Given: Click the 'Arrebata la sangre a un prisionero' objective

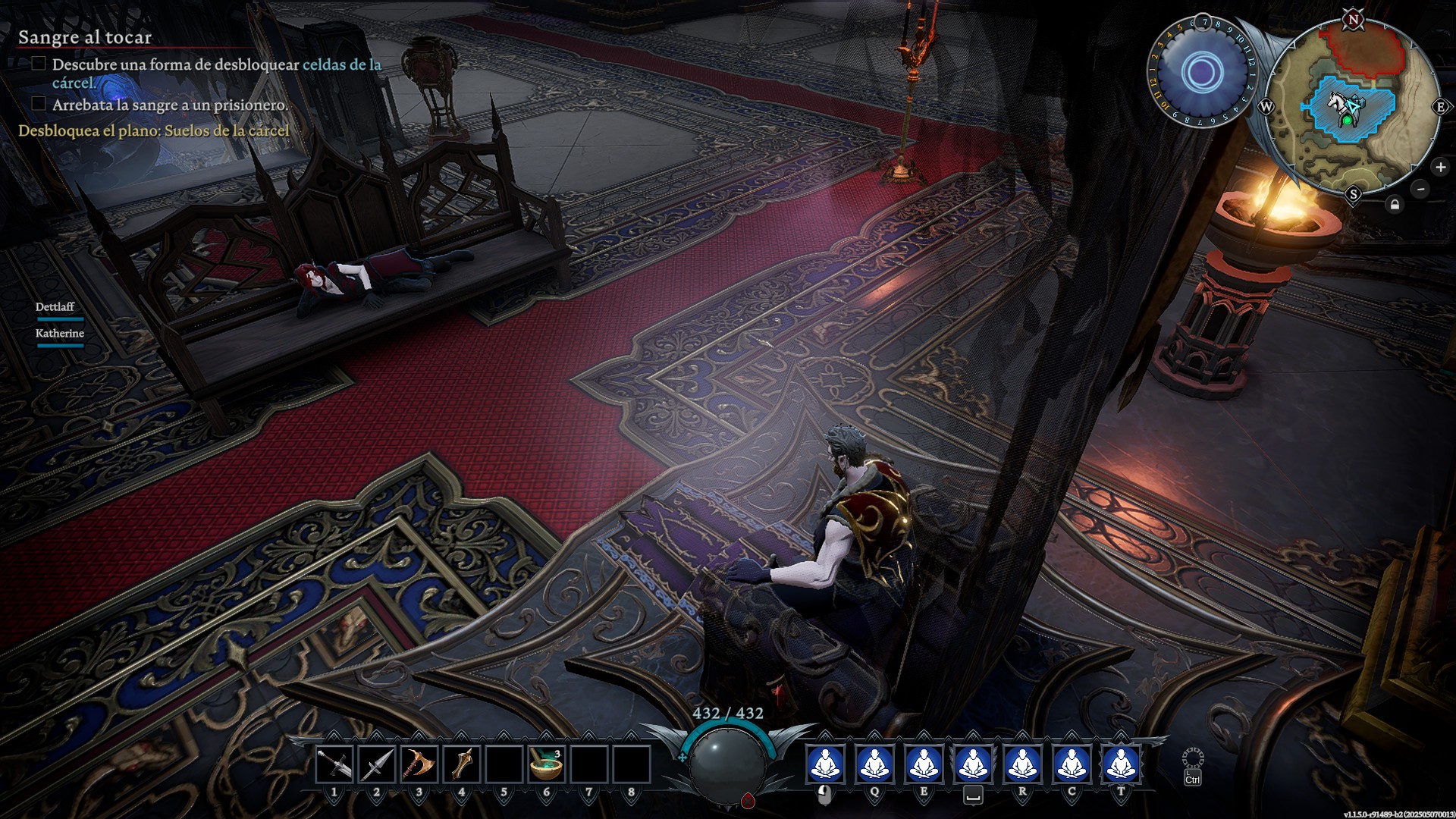Looking at the screenshot, I should coord(170,105).
